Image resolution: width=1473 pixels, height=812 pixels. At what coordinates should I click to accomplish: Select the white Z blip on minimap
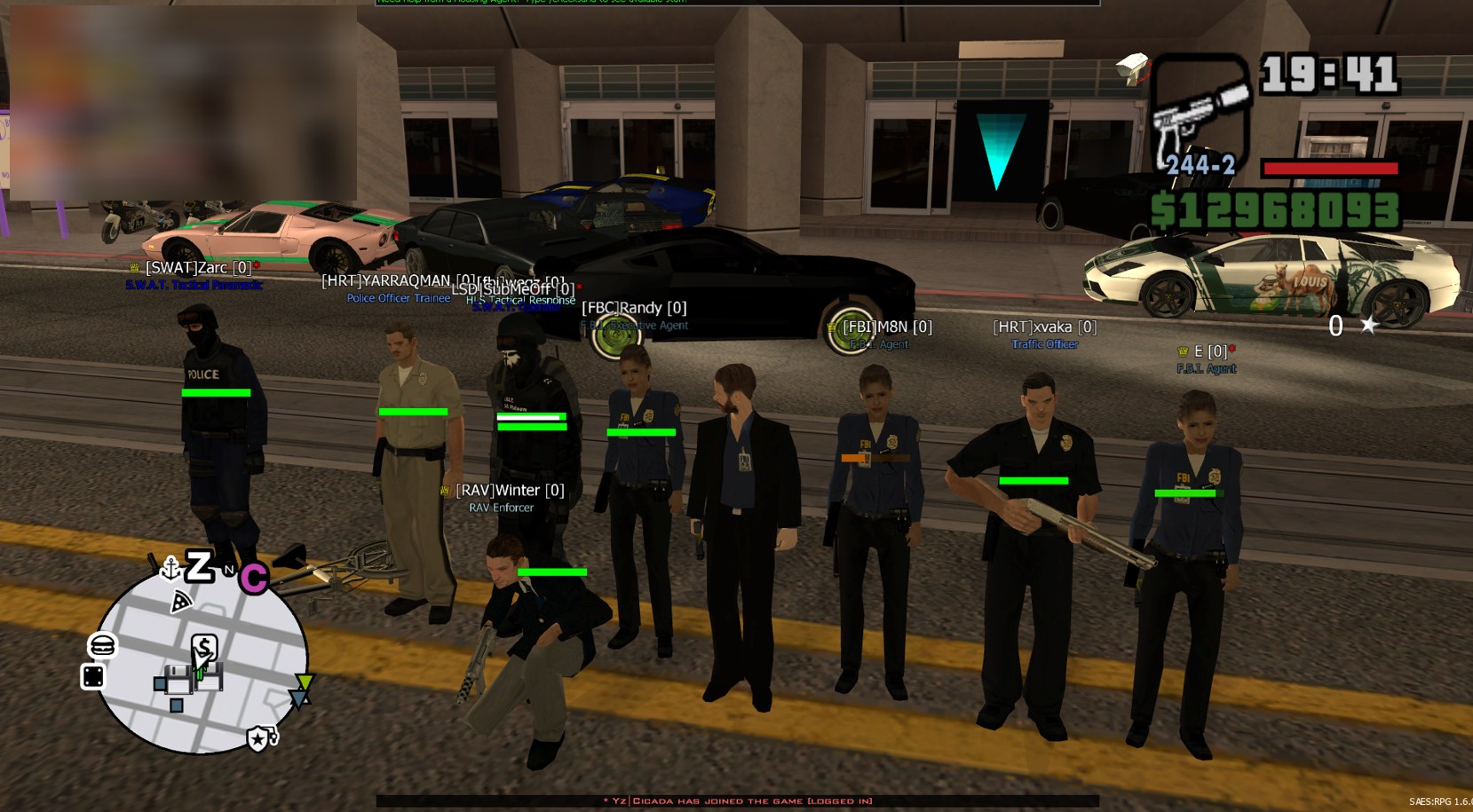pos(199,565)
